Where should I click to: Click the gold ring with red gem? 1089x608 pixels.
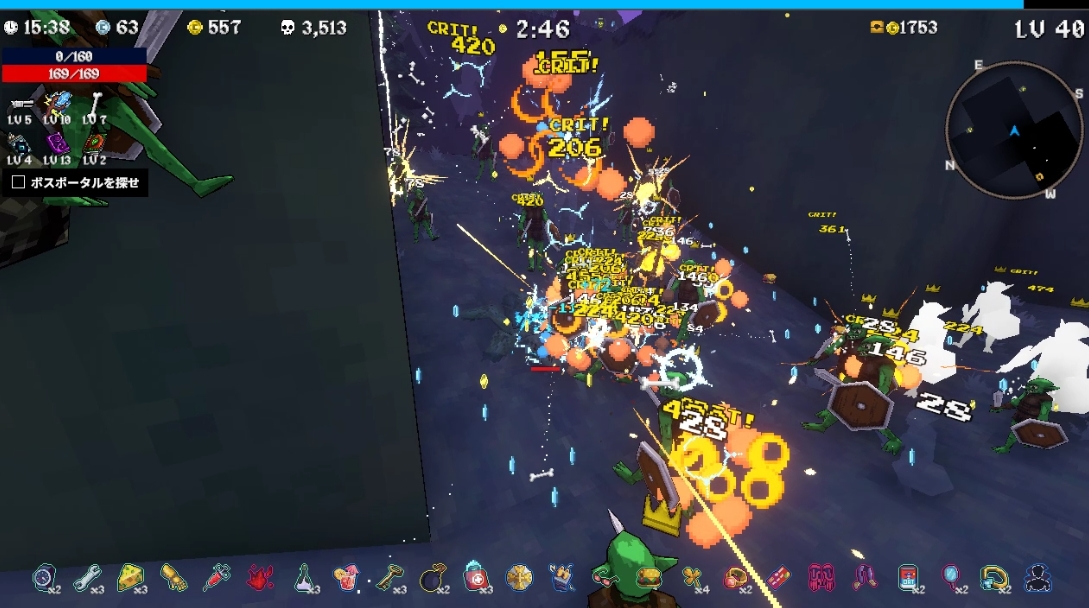click(x=736, y=576)
